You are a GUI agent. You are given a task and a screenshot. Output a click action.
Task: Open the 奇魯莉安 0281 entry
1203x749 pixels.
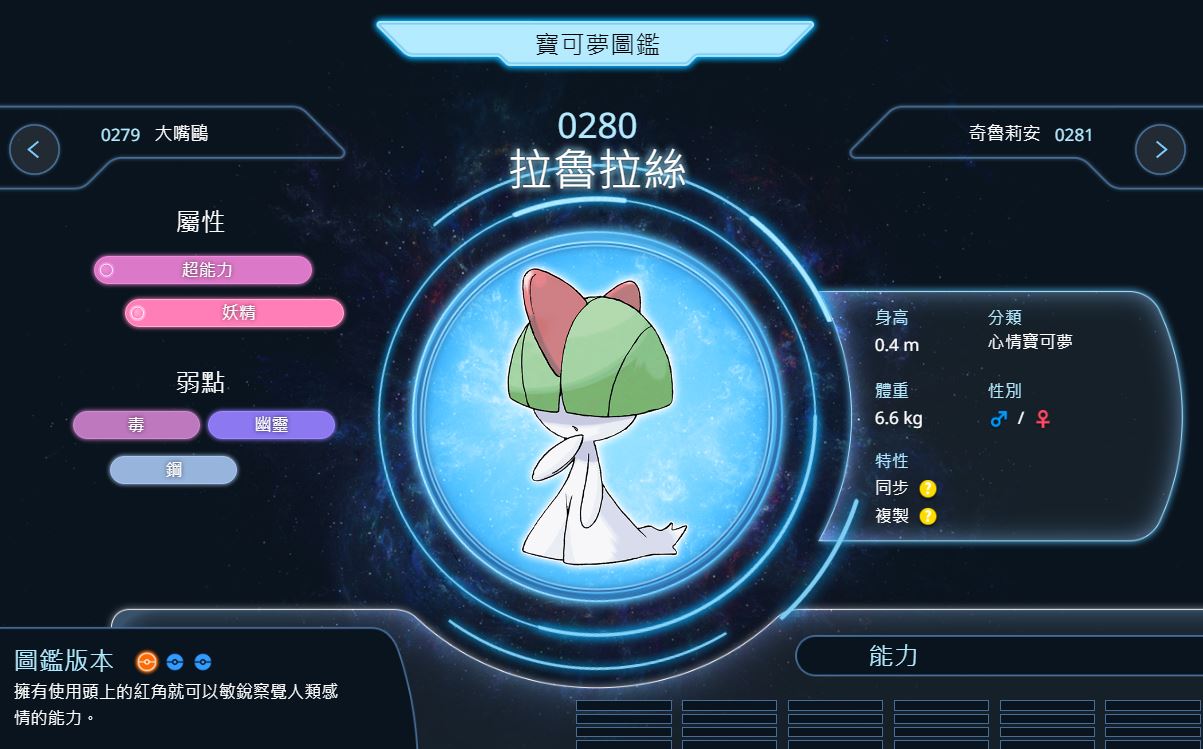(1030, 134)
